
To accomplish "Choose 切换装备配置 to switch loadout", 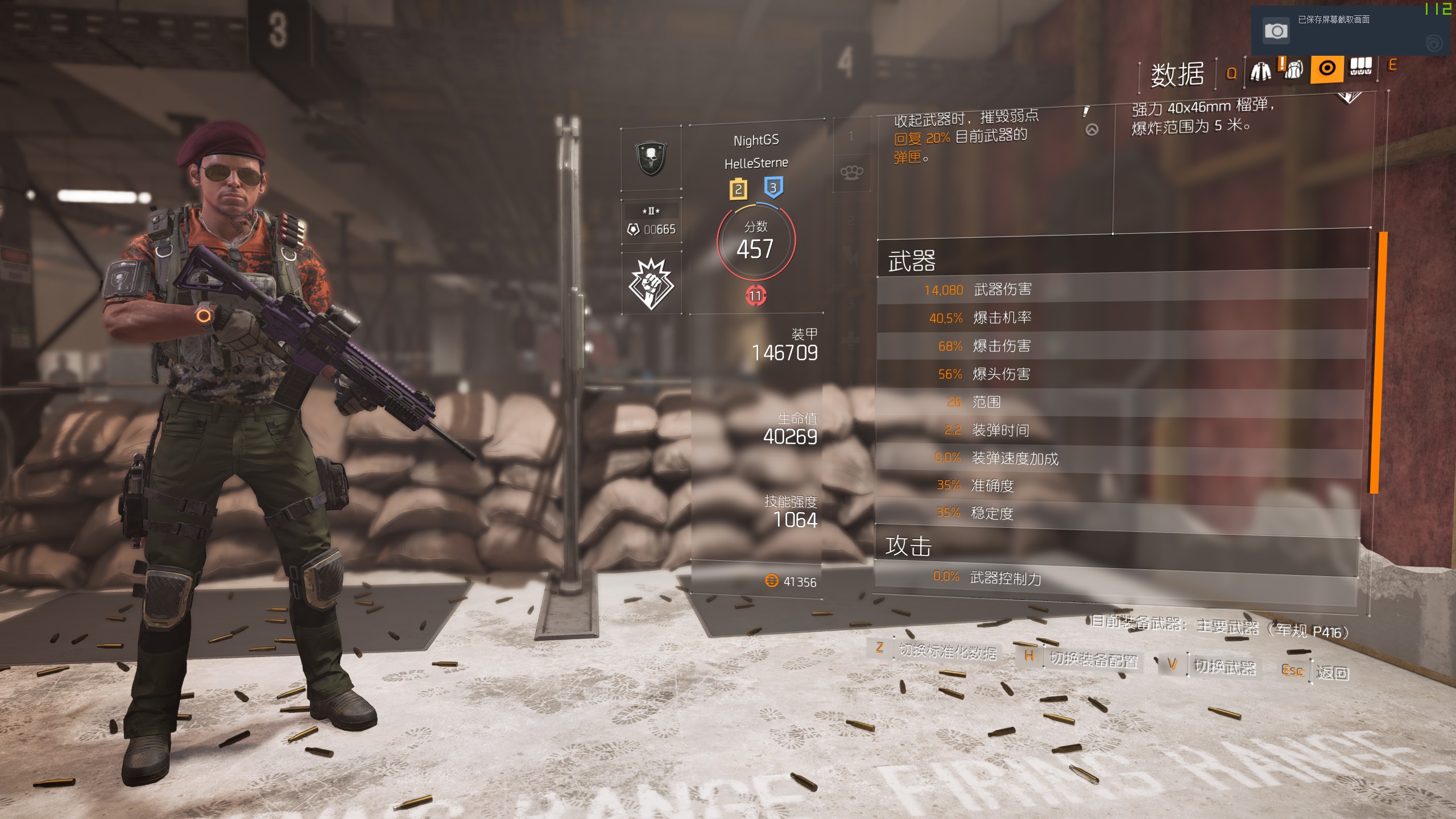I will (x=1093, y=660).
